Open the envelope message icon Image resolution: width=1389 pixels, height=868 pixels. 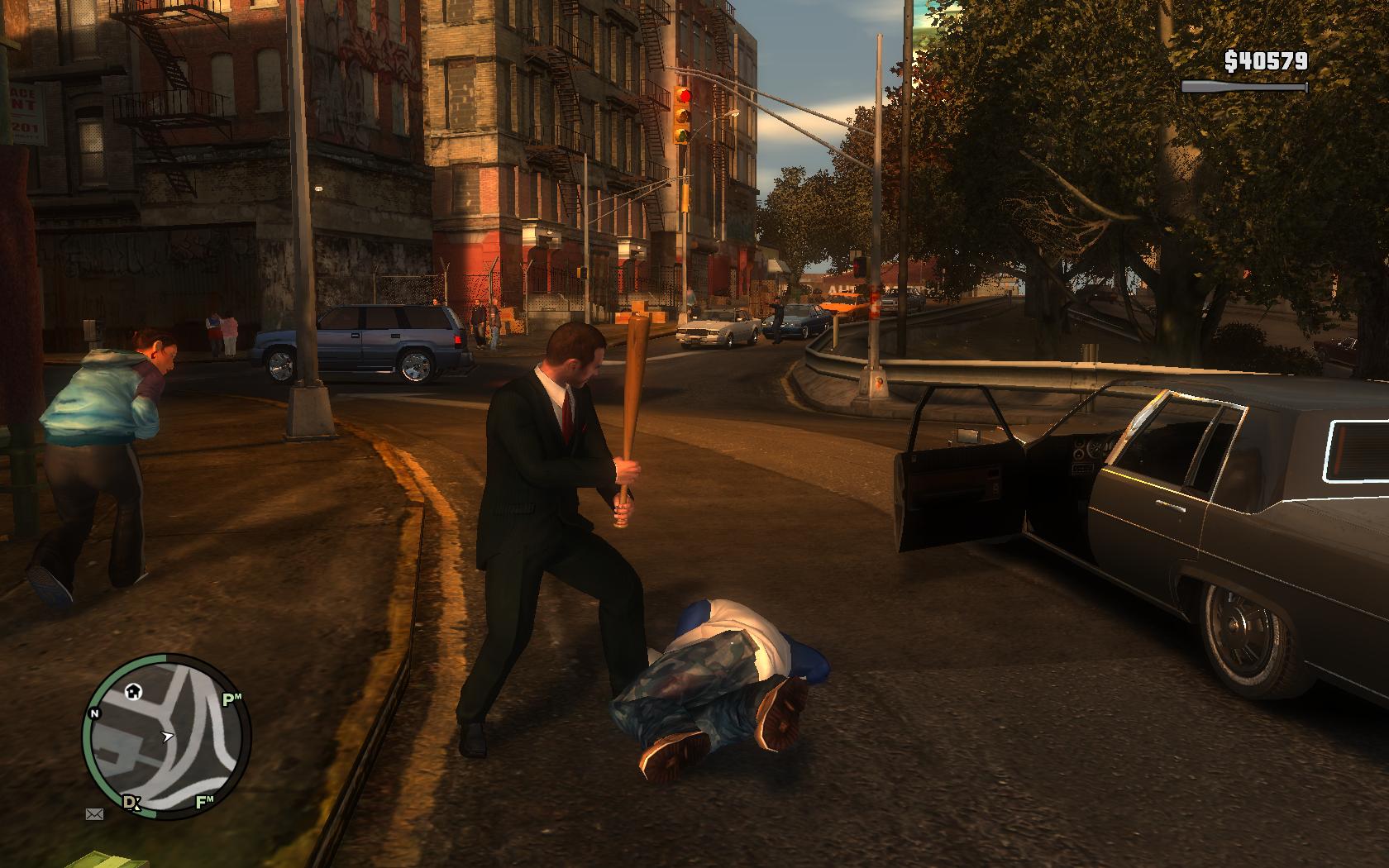click(x=95, y=814)
